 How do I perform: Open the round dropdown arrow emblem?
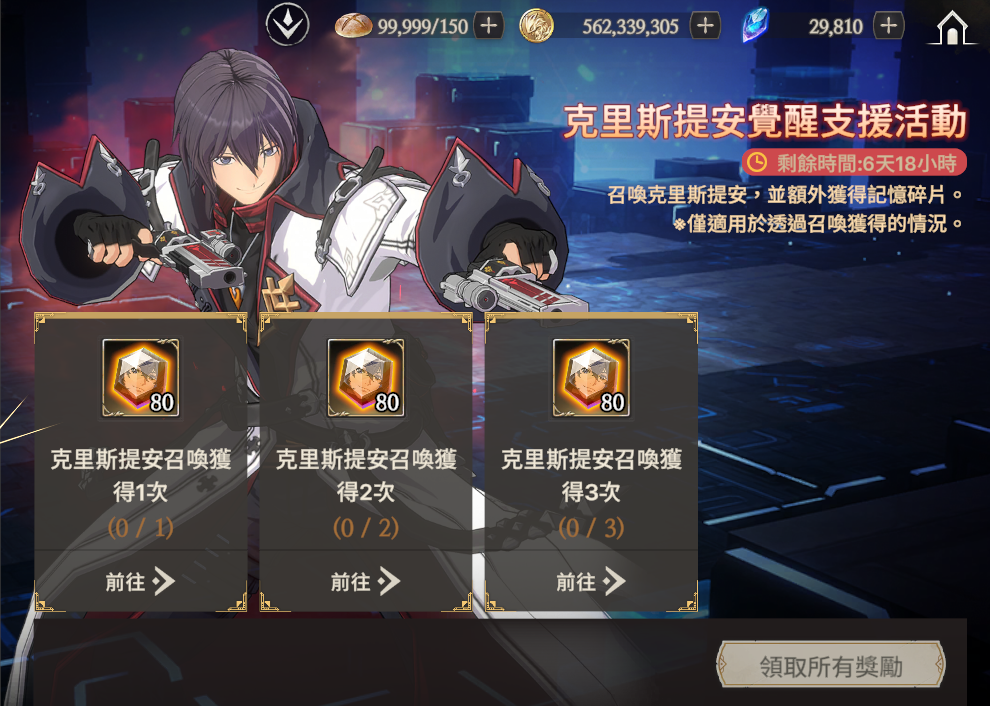[287, 25]
